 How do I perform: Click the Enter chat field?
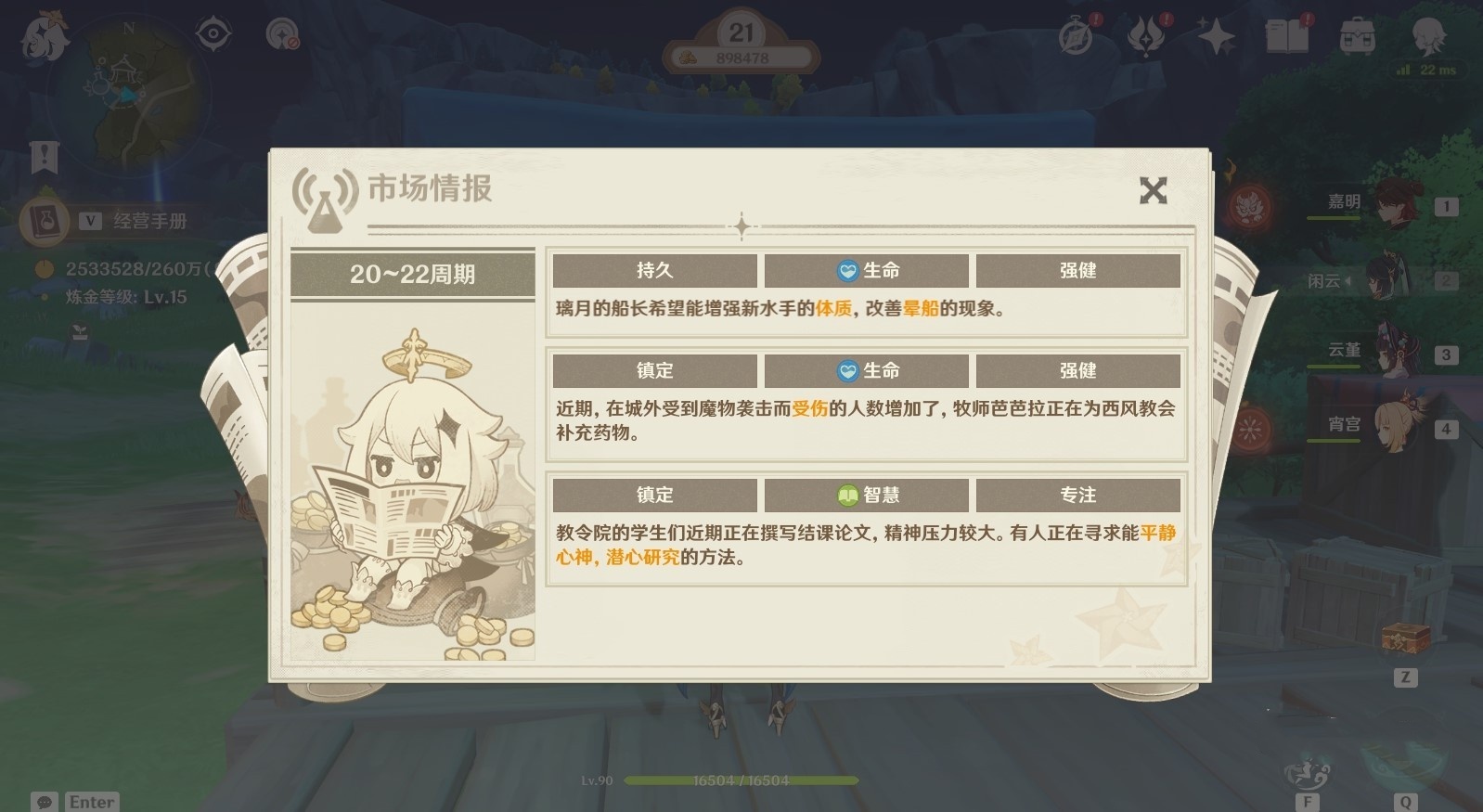(x=93, y=801)
